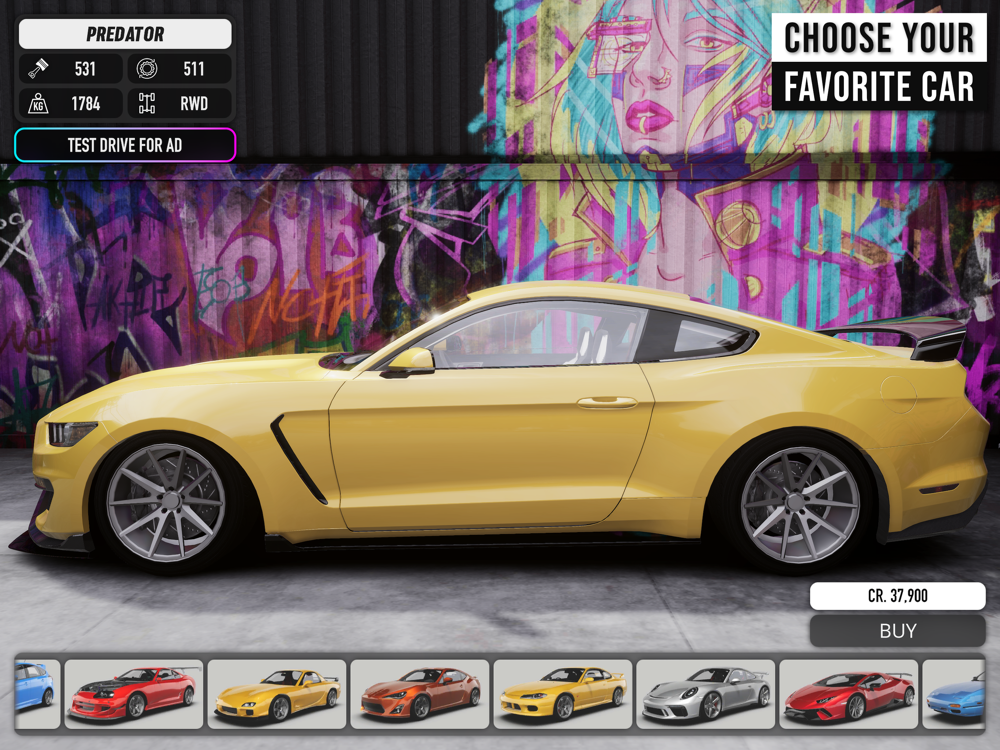Image resolution: width=1000 pixels, height=750 pixels.
Task: Pick the orange coupe thumbnail
Action: (420, 693)
